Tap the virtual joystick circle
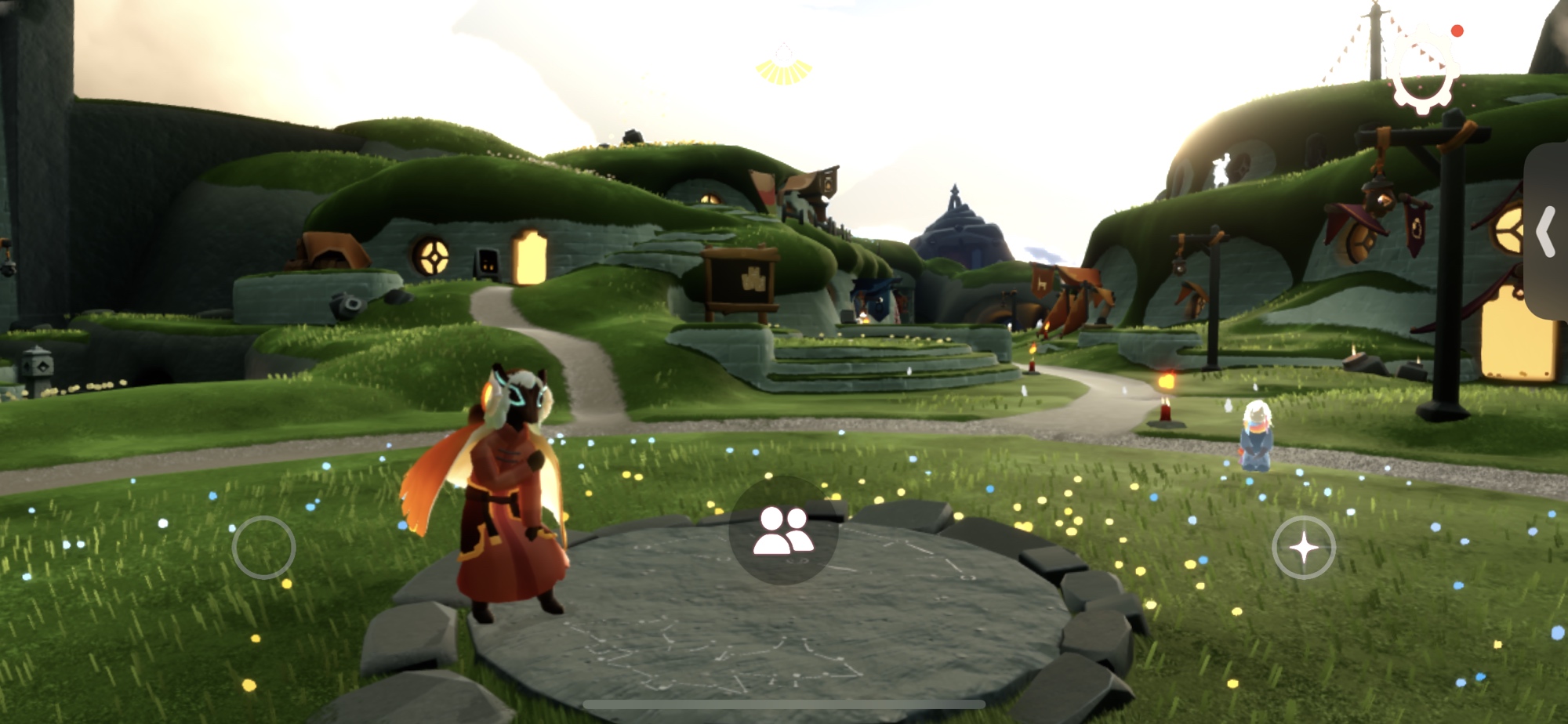 [x=263, y=548]
